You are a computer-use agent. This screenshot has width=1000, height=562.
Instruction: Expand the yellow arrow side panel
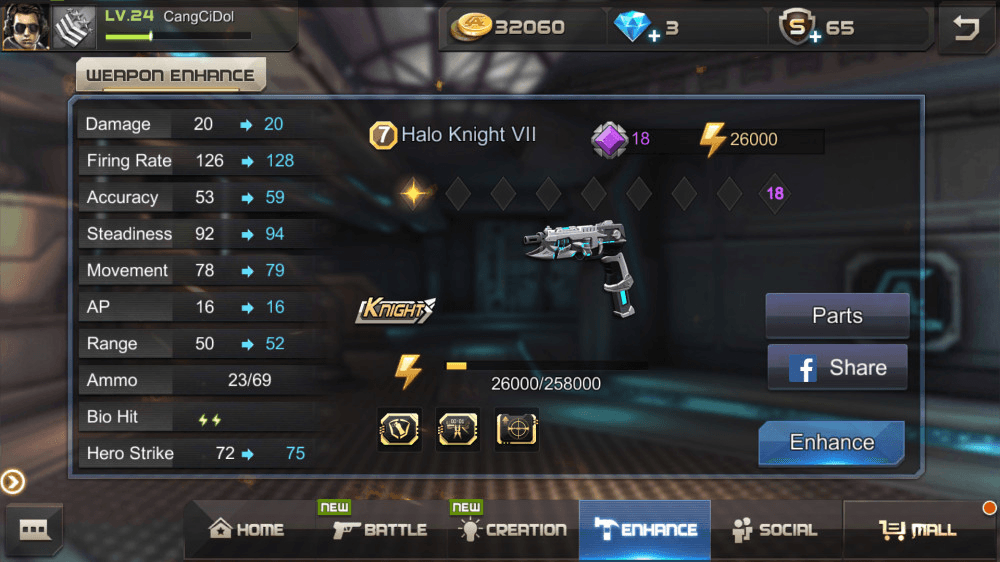[x=13, y=482]
